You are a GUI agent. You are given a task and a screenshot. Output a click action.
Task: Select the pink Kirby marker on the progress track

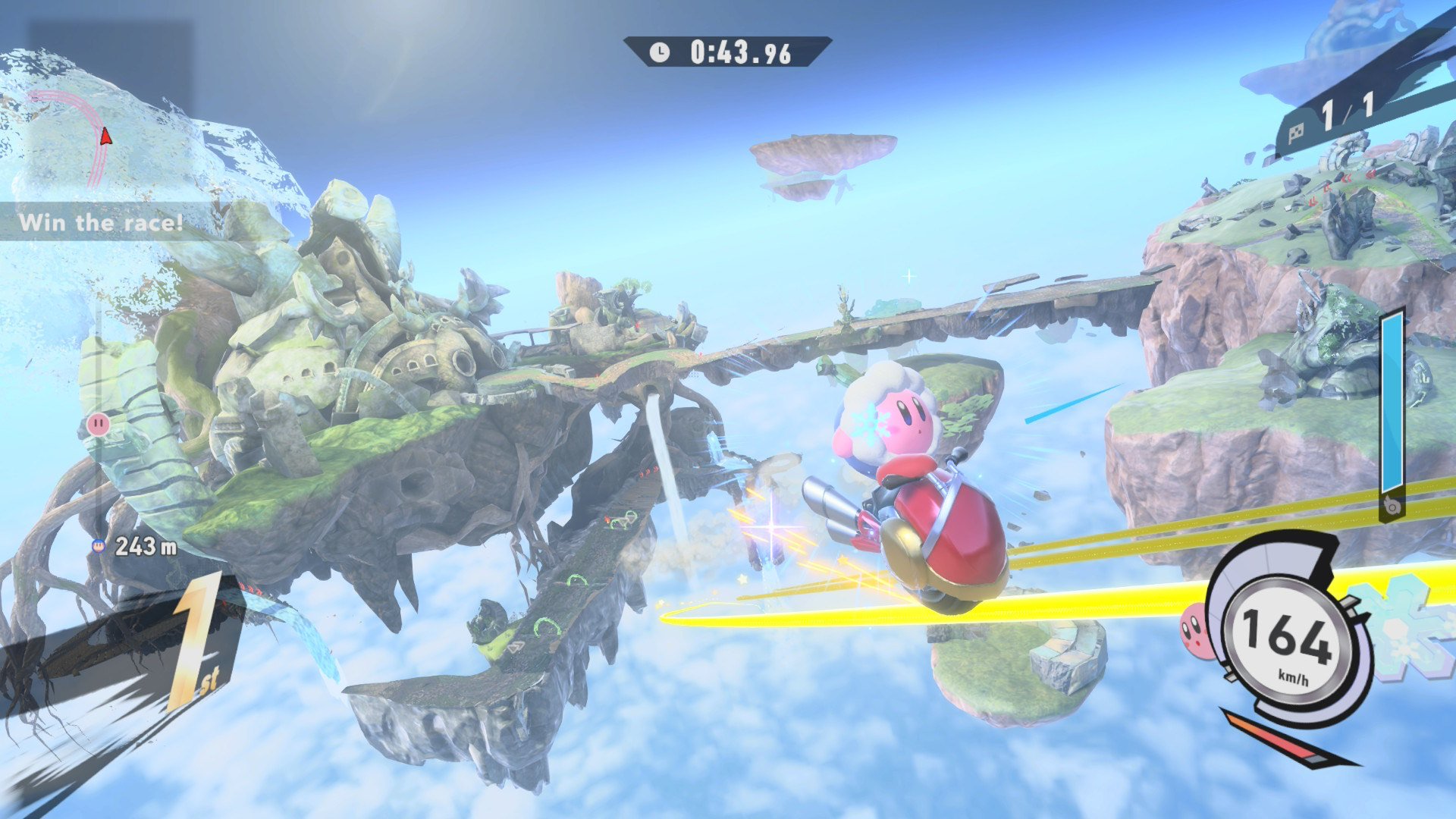point(98,424)
